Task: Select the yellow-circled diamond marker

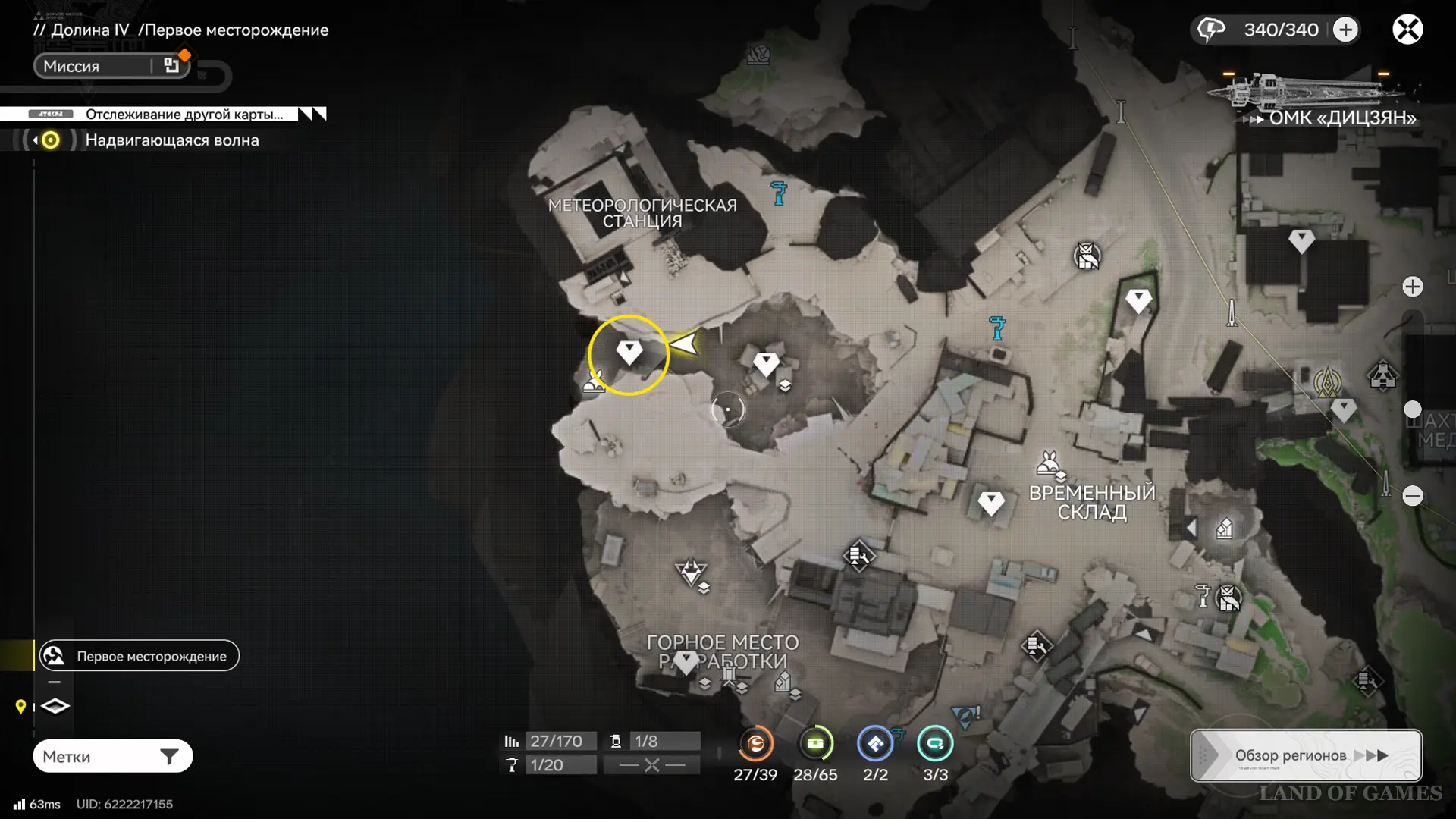Action: pyautogui.click(x=629, y=353)
